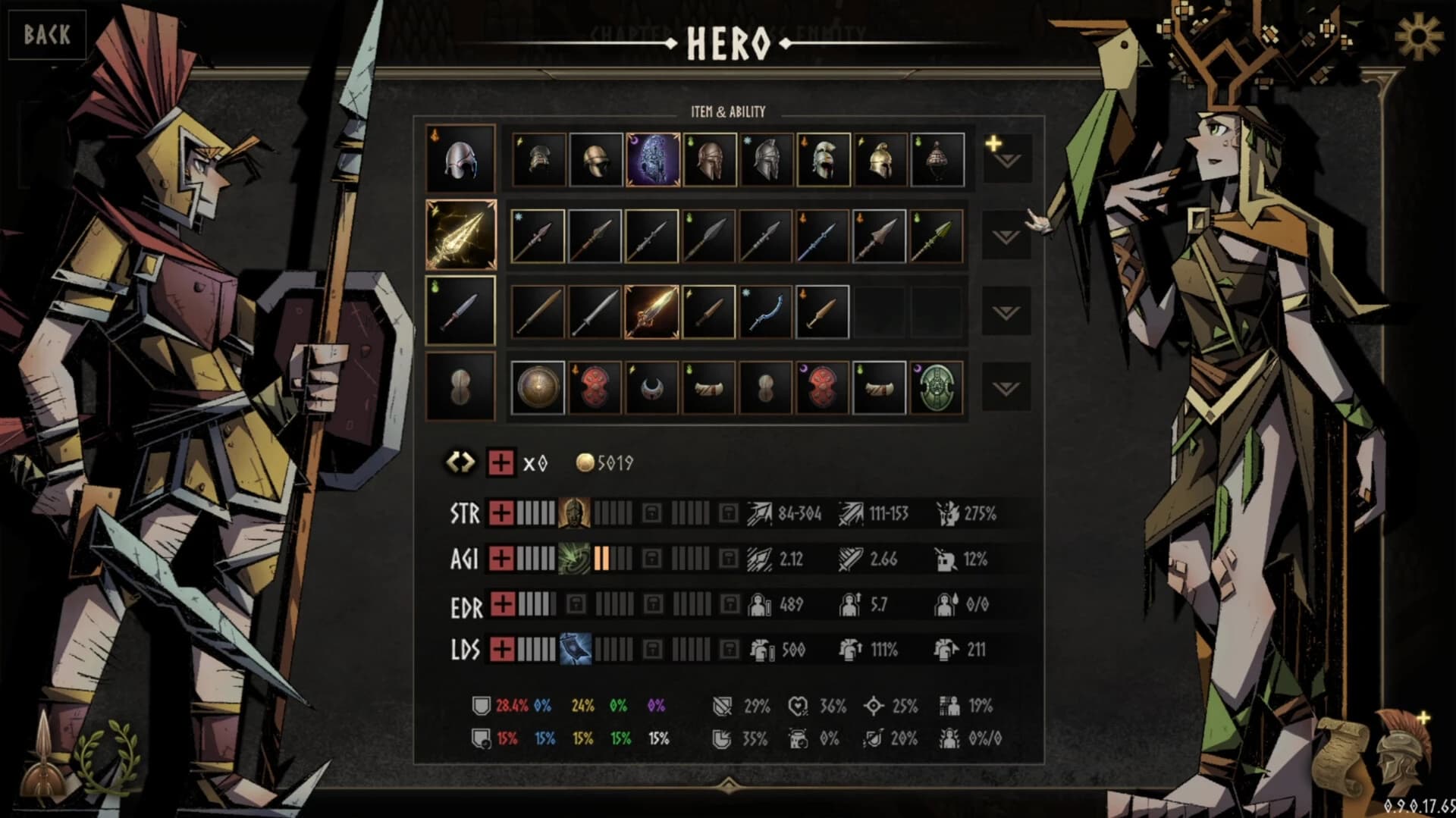
Task: Expand the helmet row with its chevron
Action: 1008,161
